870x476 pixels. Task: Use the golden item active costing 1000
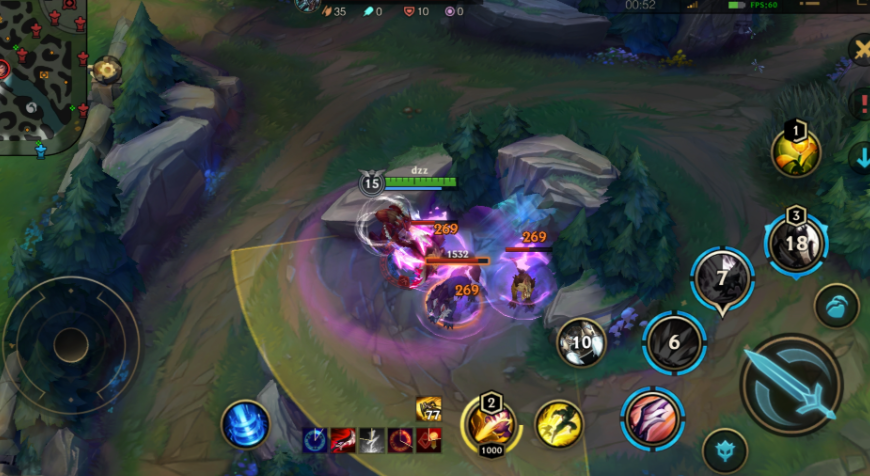point(490,423)
